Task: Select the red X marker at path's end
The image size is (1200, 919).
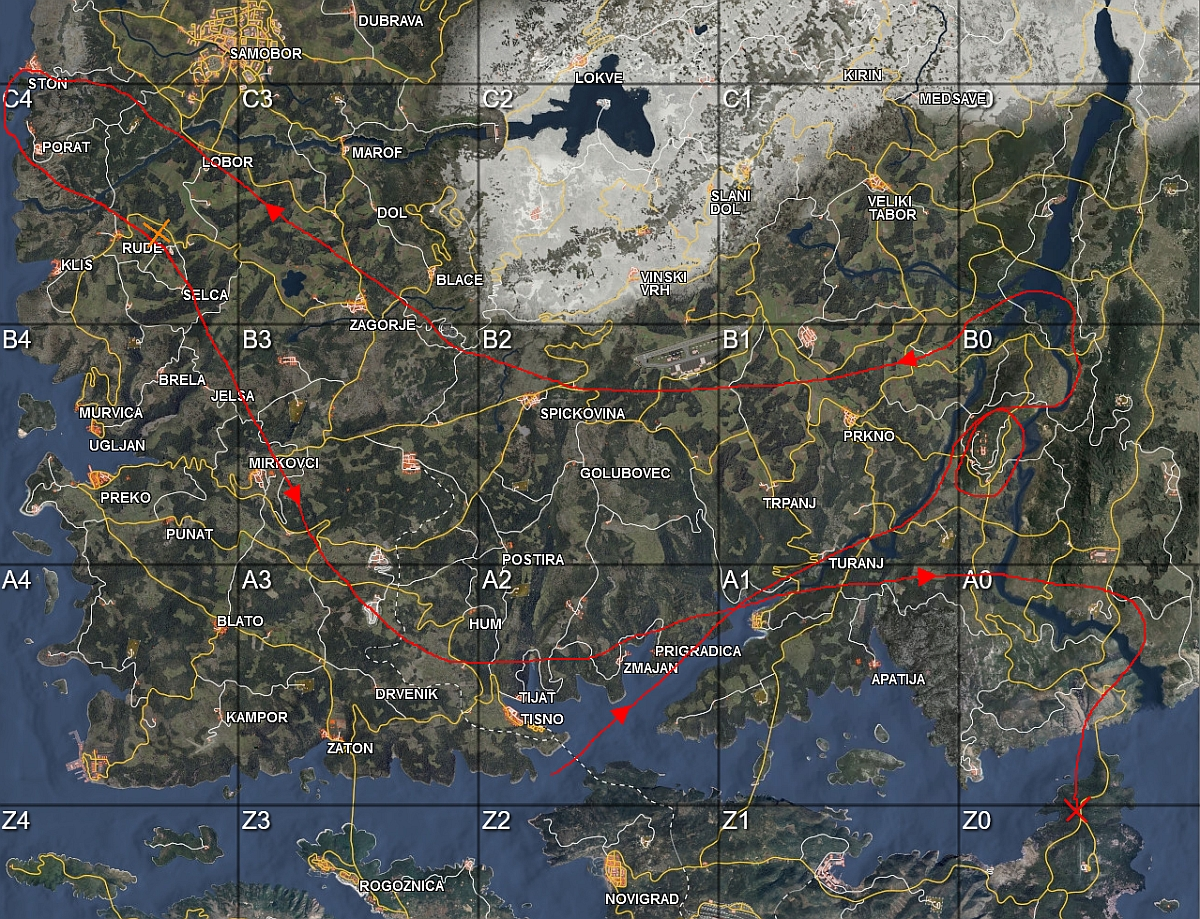Action: point(1076,809)
